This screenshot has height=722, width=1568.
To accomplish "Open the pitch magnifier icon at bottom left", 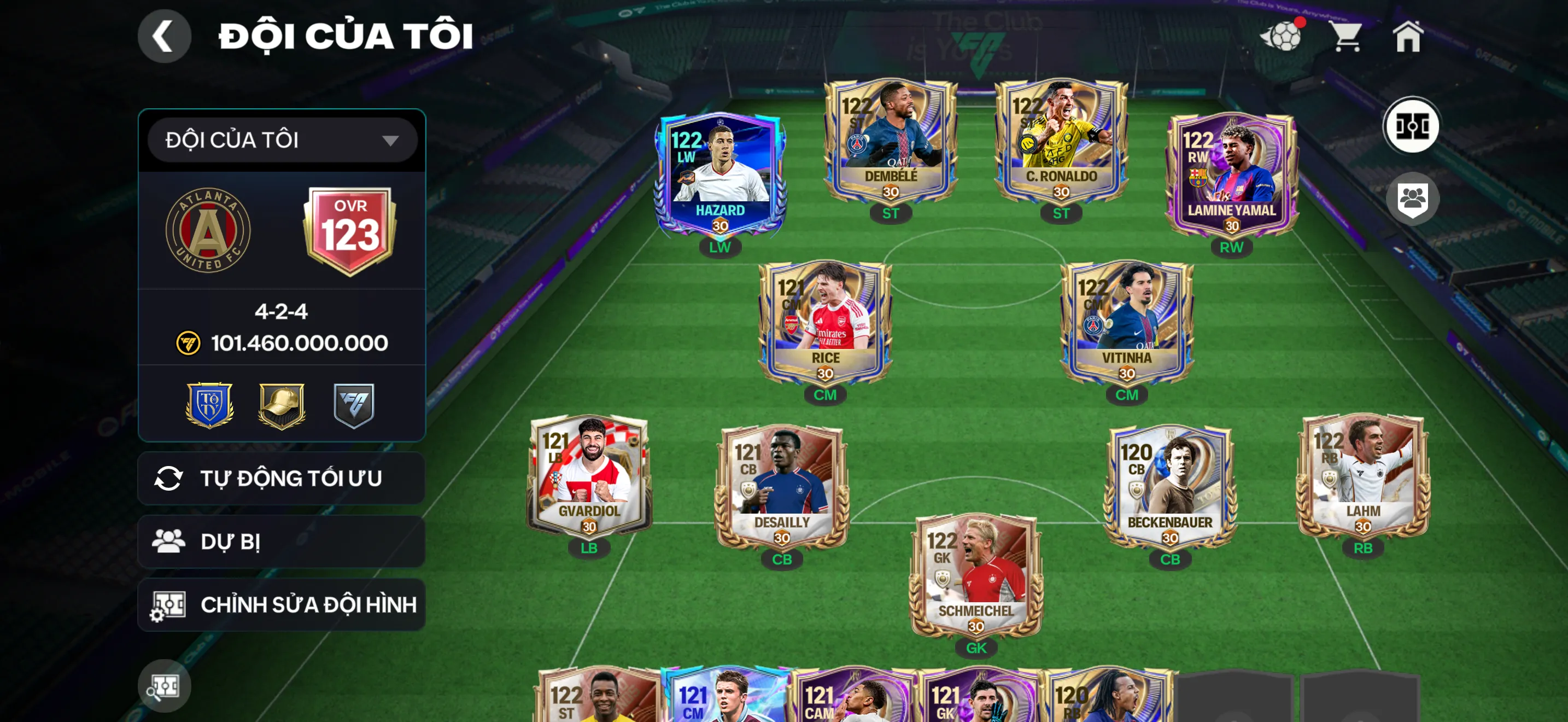I will point(165,685).
